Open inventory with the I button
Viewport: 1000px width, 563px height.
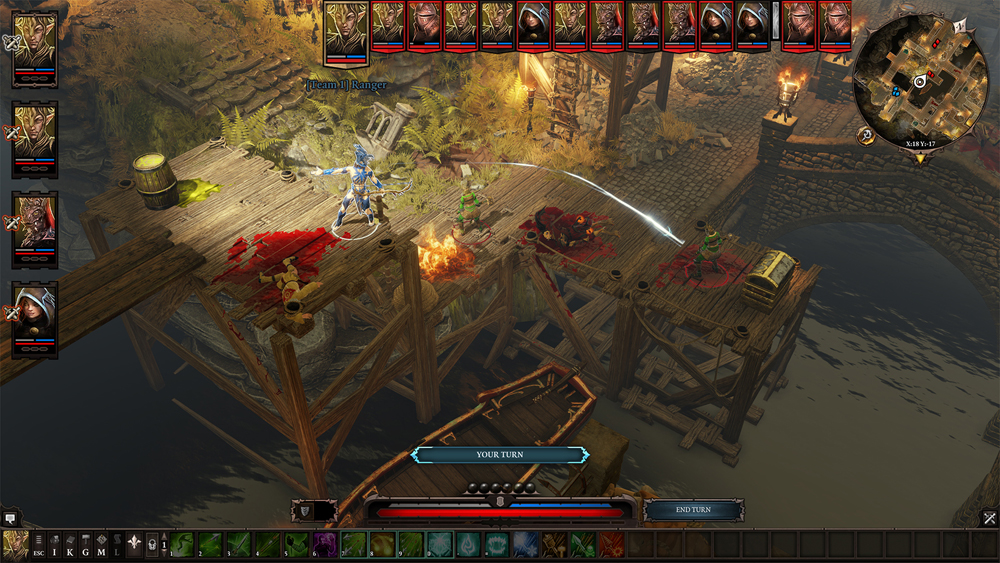(x=54, y=544)
